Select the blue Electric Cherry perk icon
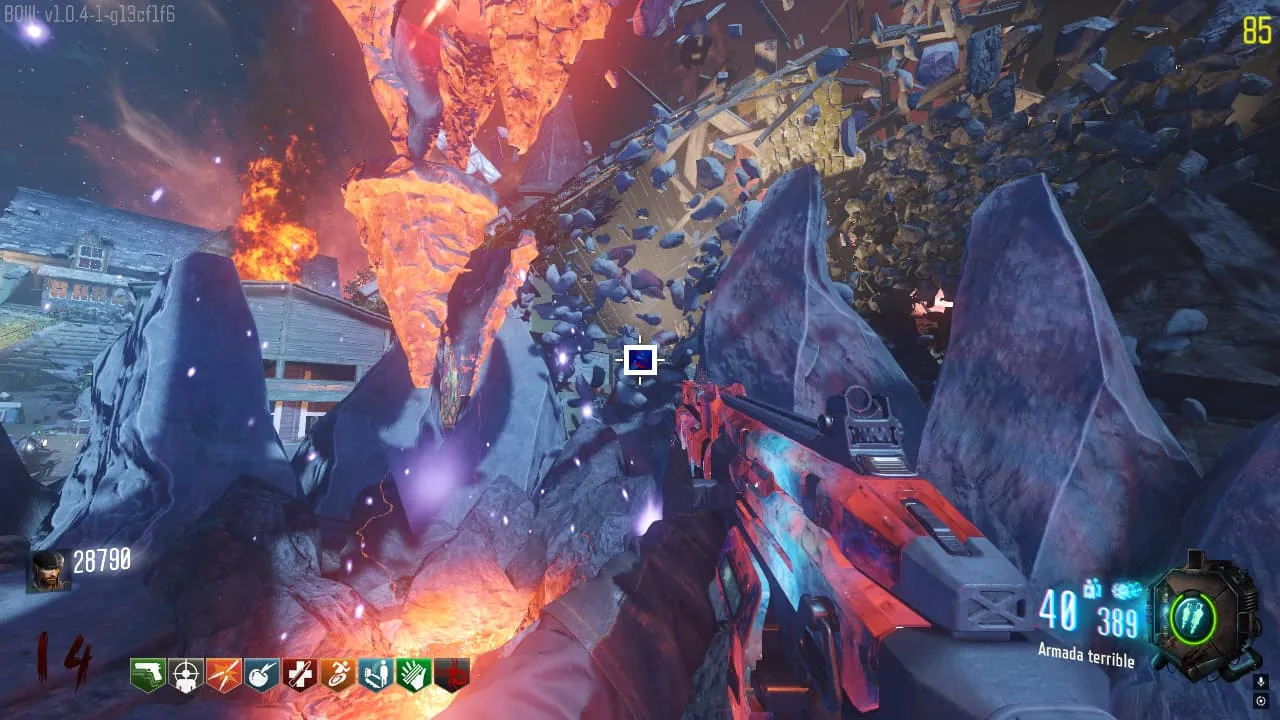Viewport: 1280px width, 720px height. tap(262, 675)
